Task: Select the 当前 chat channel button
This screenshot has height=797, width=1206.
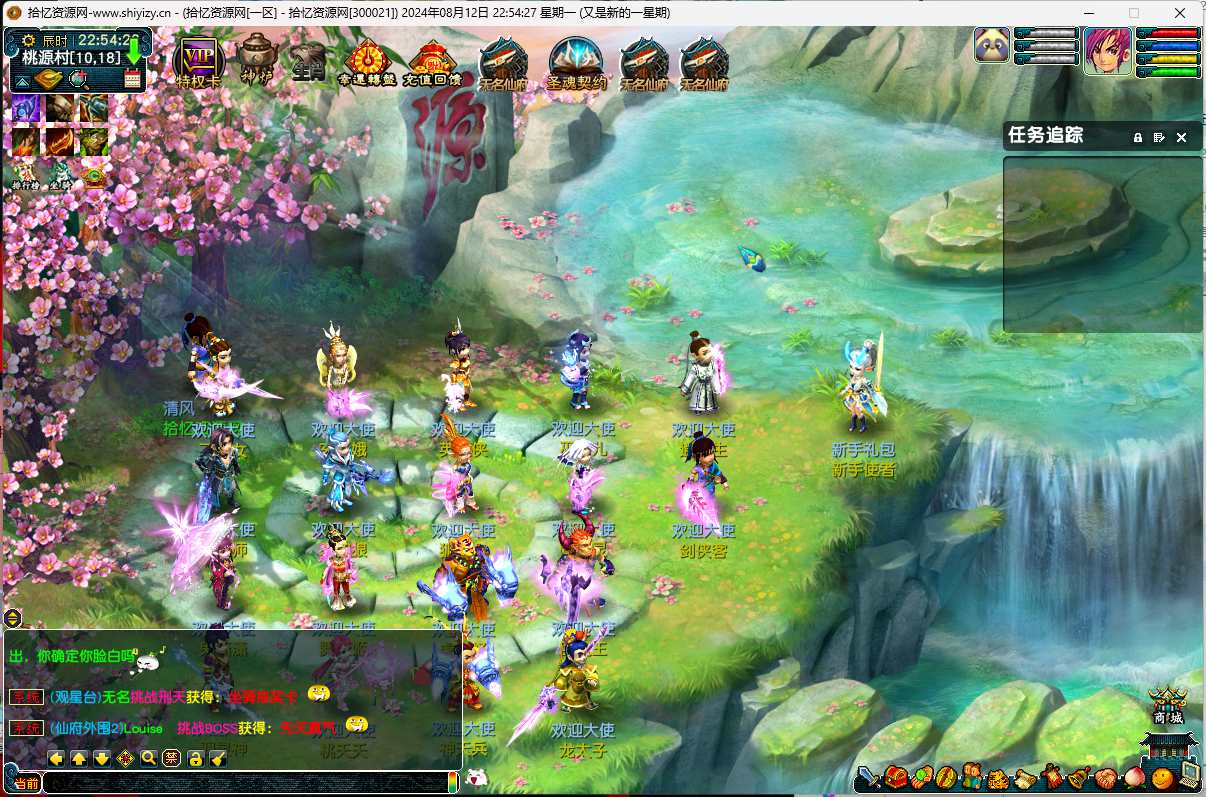Action: click(x=26, y=784)
